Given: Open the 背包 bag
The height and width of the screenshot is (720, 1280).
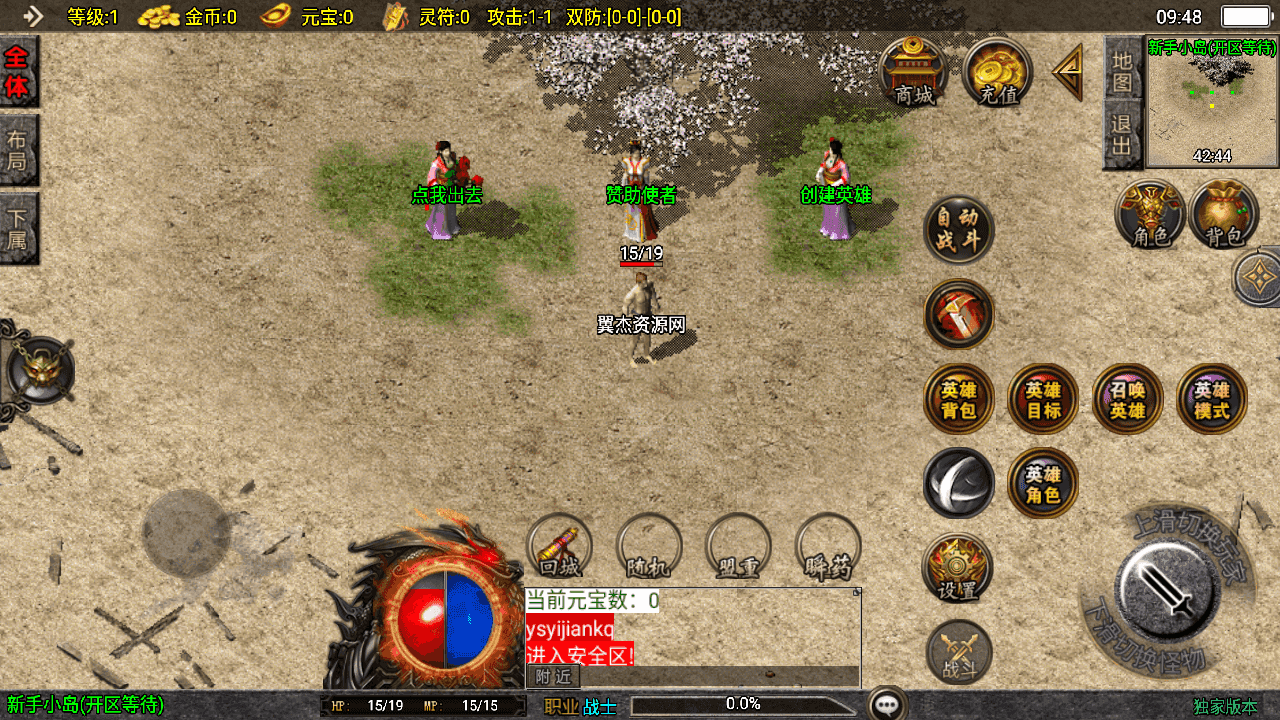Looking at the screenshot, I should pos(1224,214).
